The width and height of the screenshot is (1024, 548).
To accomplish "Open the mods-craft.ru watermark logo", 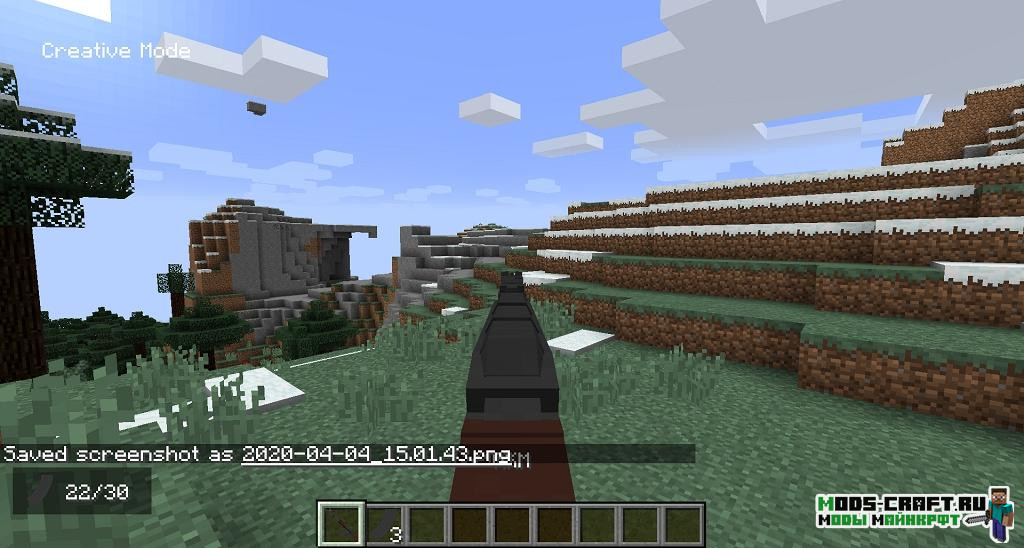I will (x=913, y=510).
